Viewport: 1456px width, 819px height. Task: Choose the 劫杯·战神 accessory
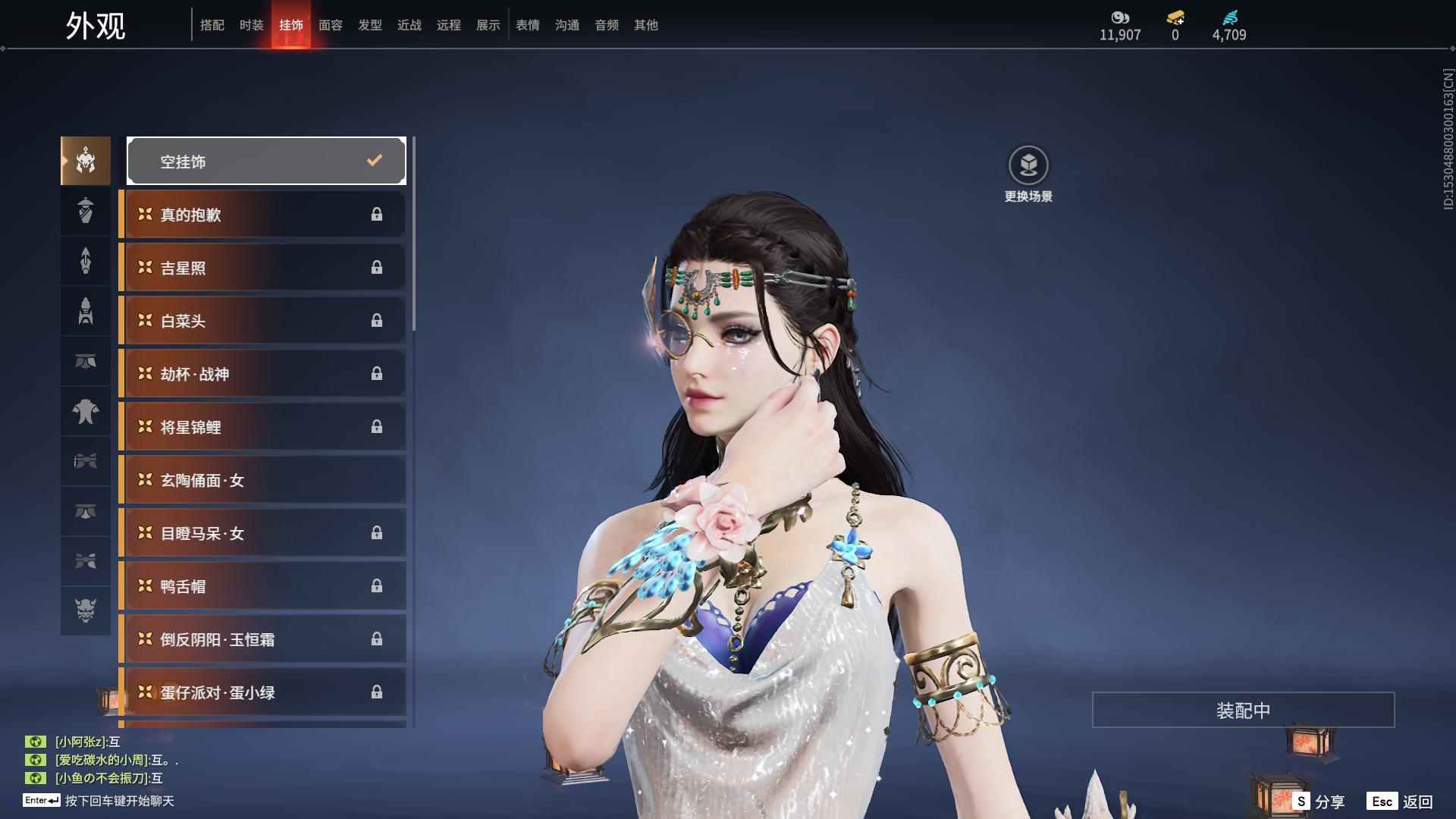[x=262, y=374]
